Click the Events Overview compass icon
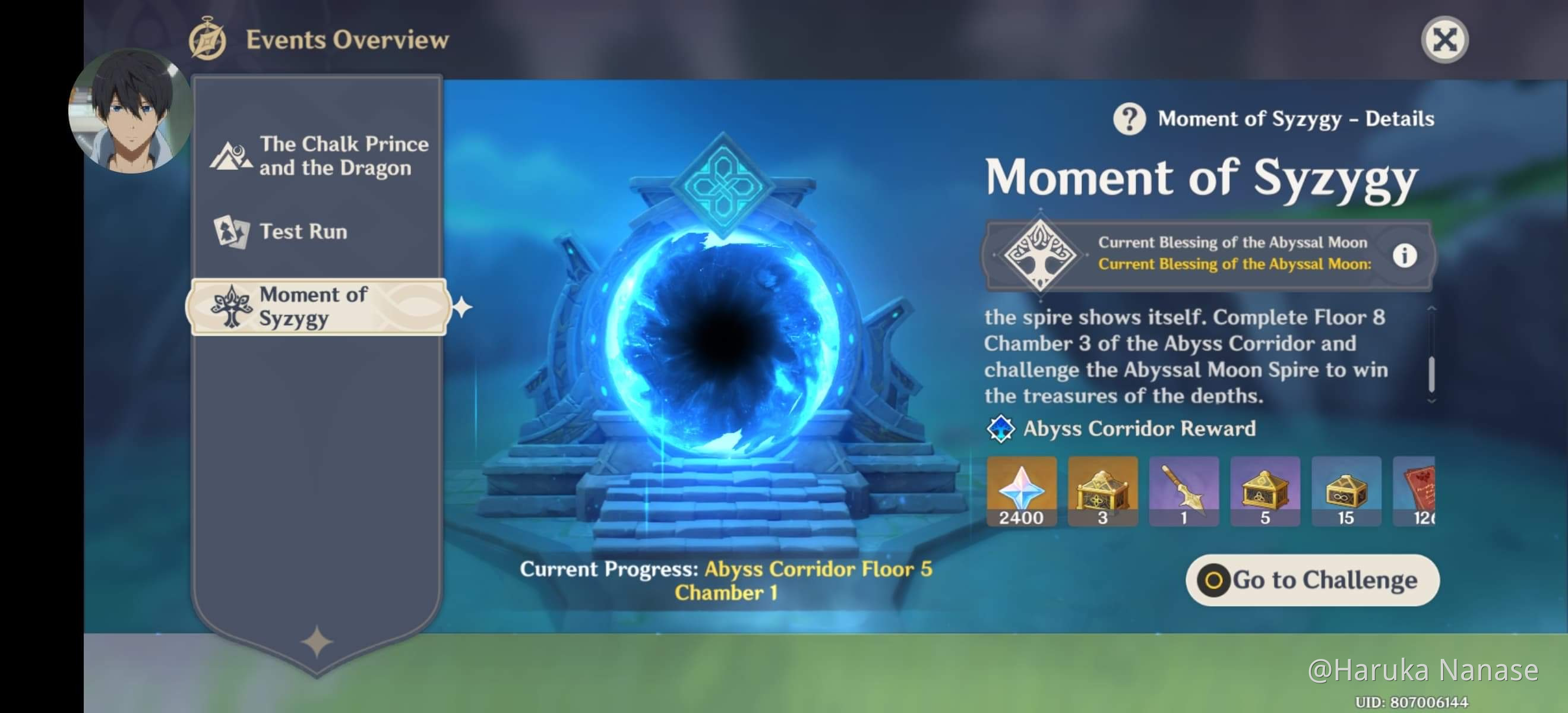This screenshot has width=1568, height=713. [207, 40]
